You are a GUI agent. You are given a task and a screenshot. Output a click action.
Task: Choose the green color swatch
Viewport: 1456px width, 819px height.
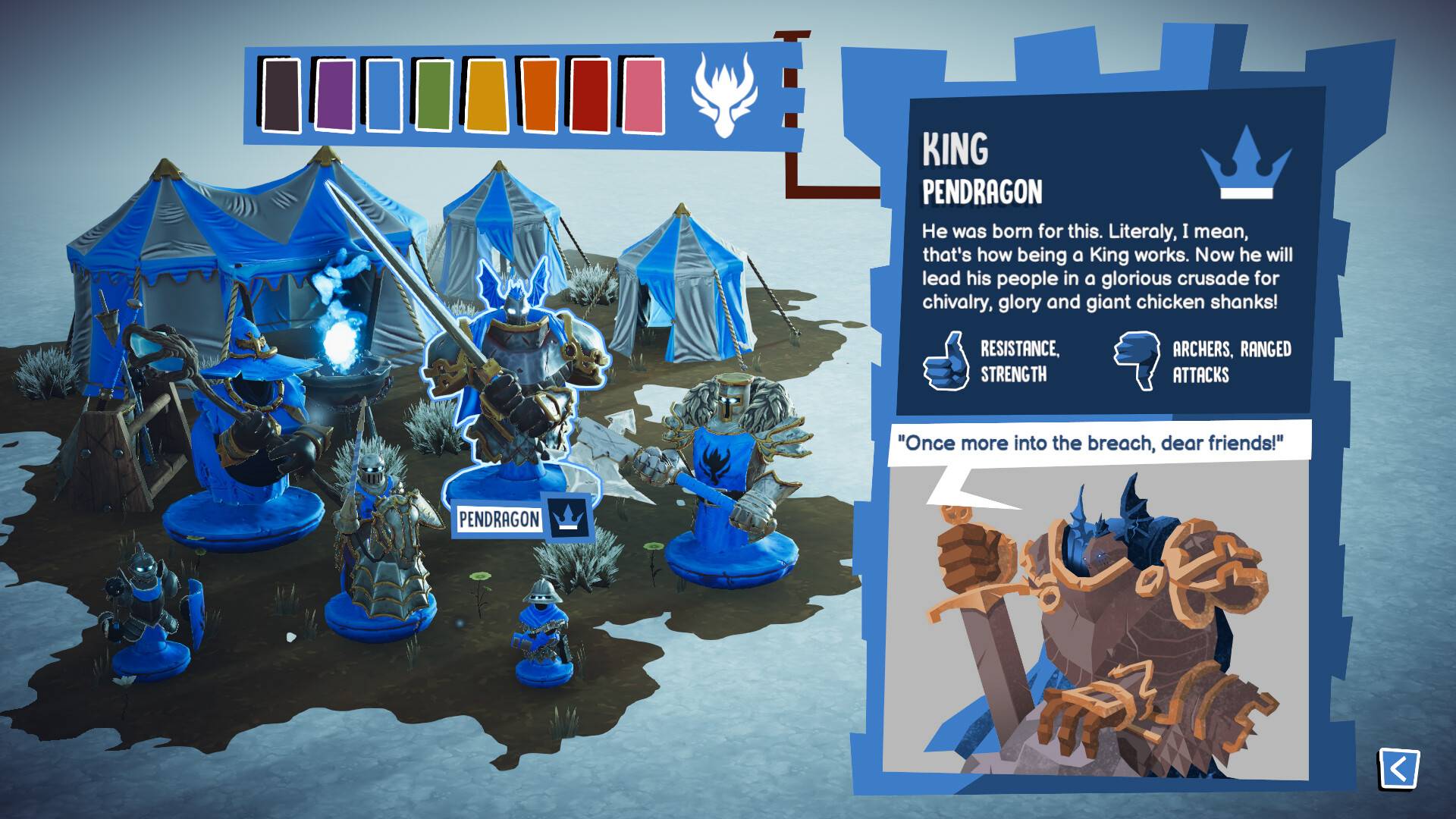[x=435, y=96]
